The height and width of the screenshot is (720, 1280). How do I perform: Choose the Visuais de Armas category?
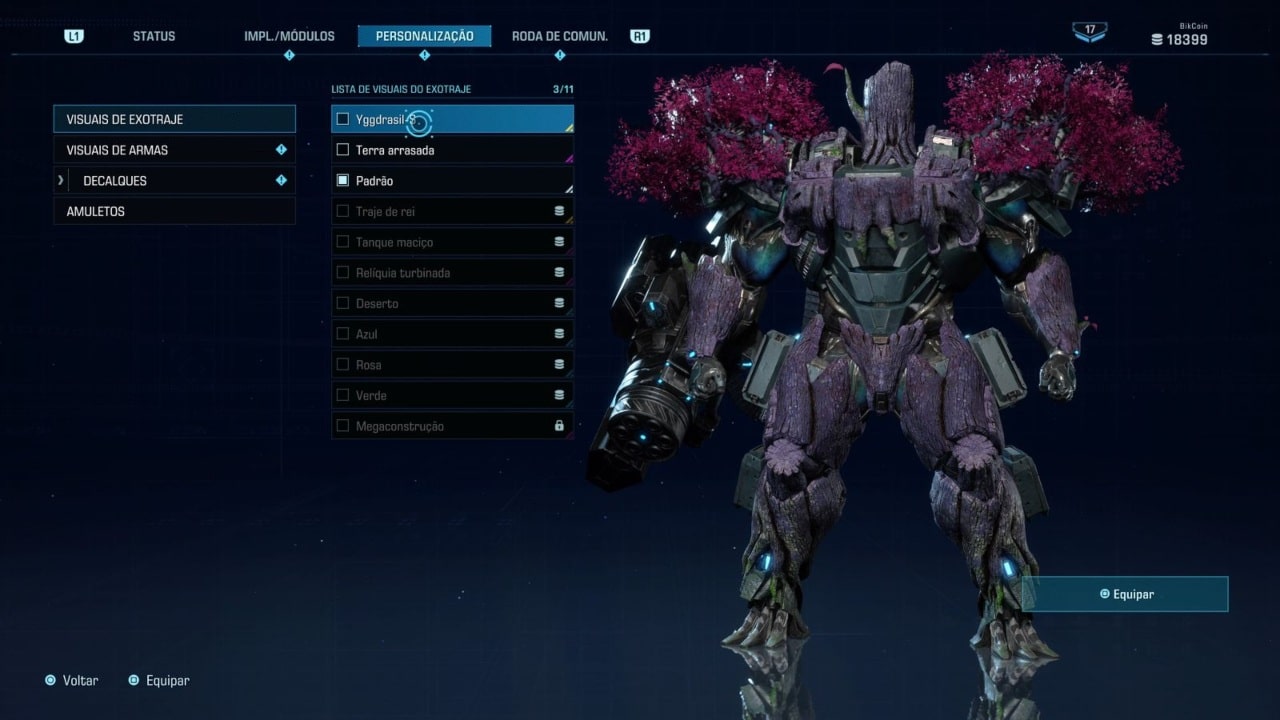(174, 150)
